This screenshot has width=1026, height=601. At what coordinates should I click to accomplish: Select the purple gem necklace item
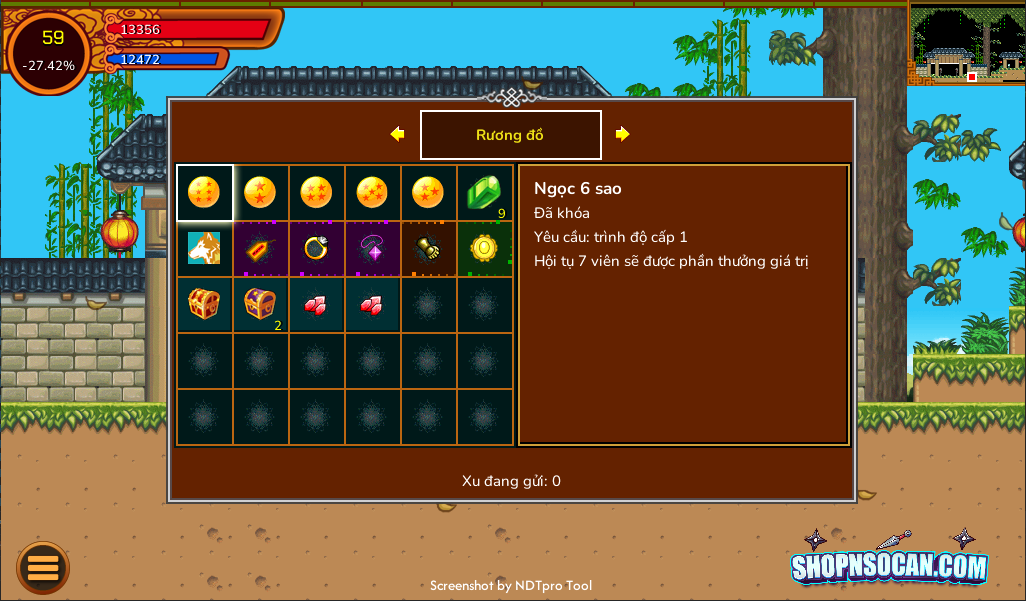(x=373, y=249)
